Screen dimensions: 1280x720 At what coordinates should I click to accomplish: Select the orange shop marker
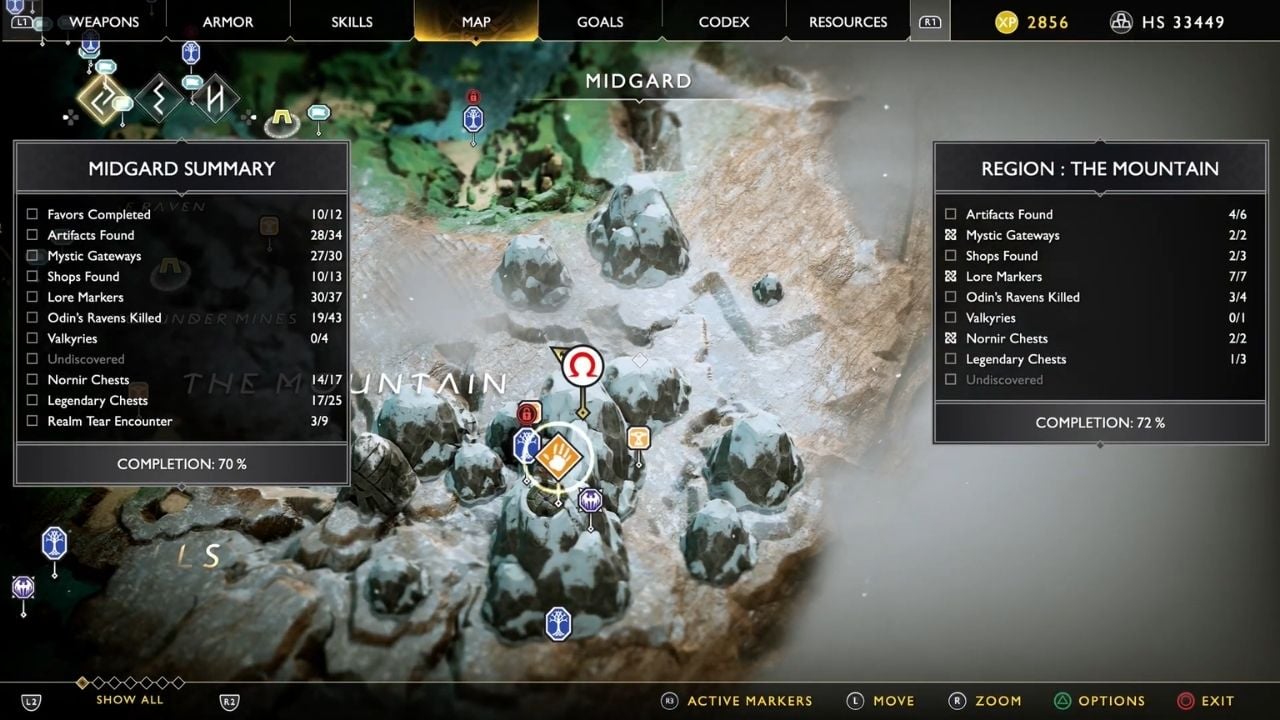638,438
